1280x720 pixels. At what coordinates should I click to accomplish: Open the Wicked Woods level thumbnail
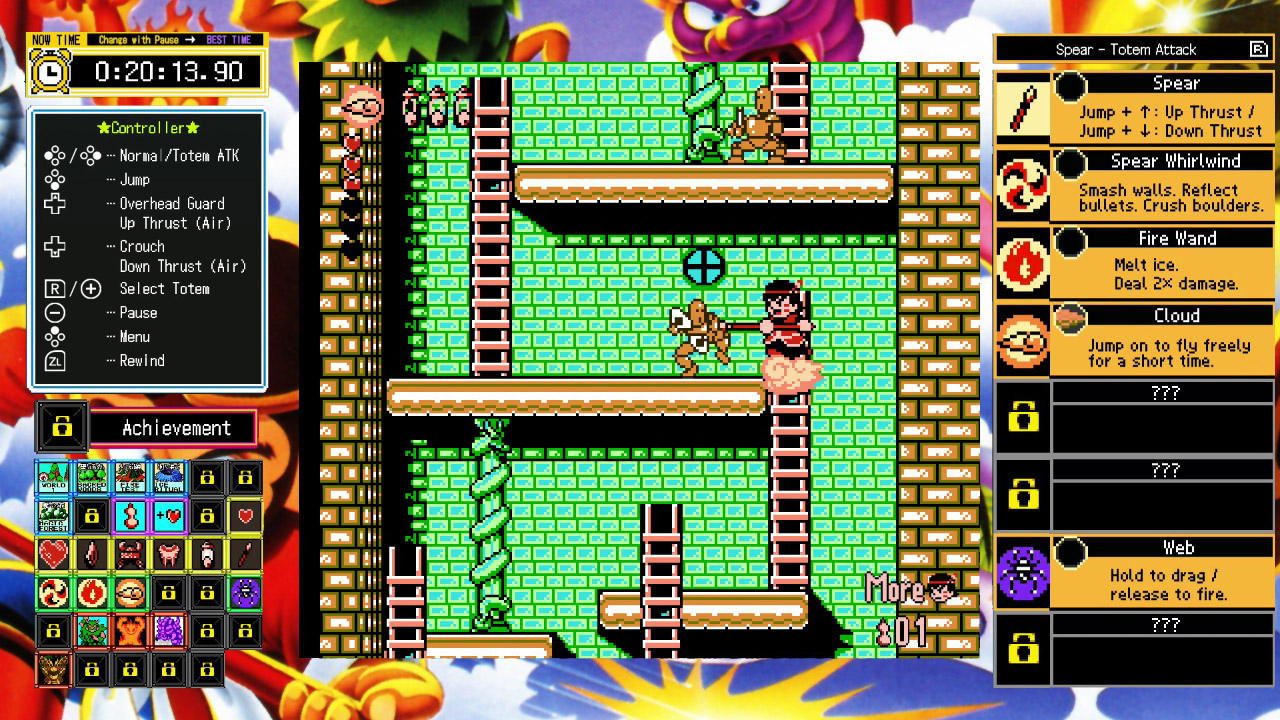[x=92, y=477]
